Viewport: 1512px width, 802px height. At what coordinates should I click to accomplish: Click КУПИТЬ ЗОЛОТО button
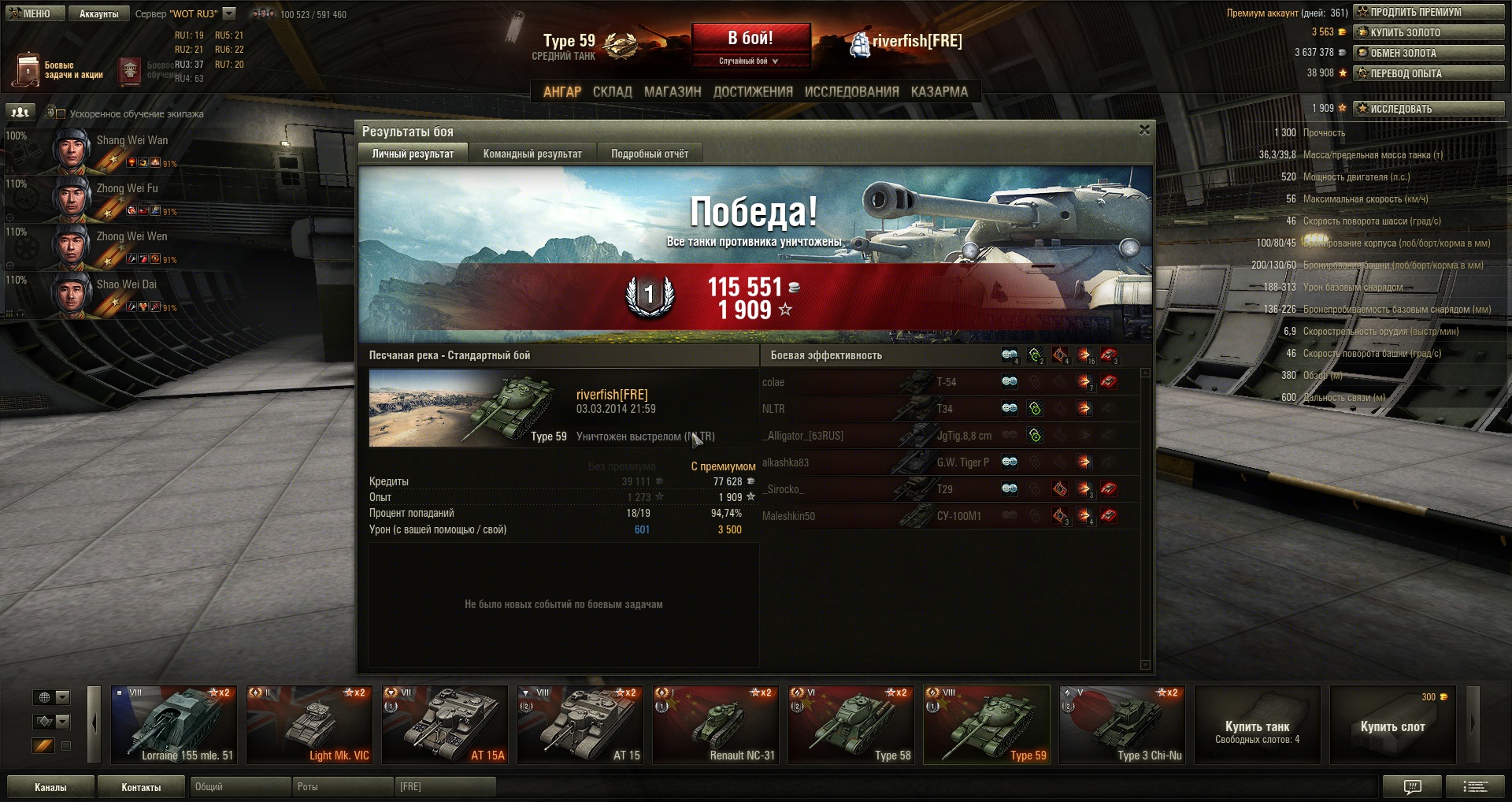pyautogui.click(x=1429, y=32)
